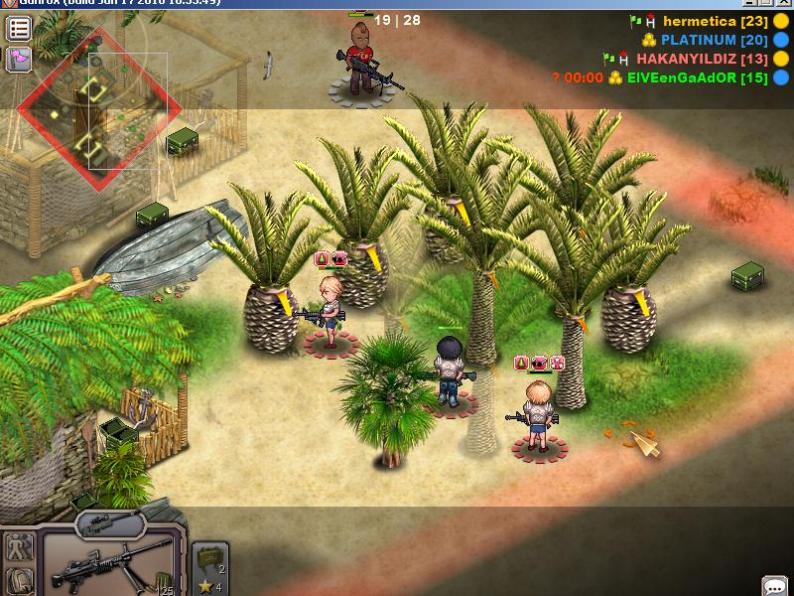The height and width of the screenshot is (596, 794).
Task: Close the Gunrox game window
Action: coord(783,4)
